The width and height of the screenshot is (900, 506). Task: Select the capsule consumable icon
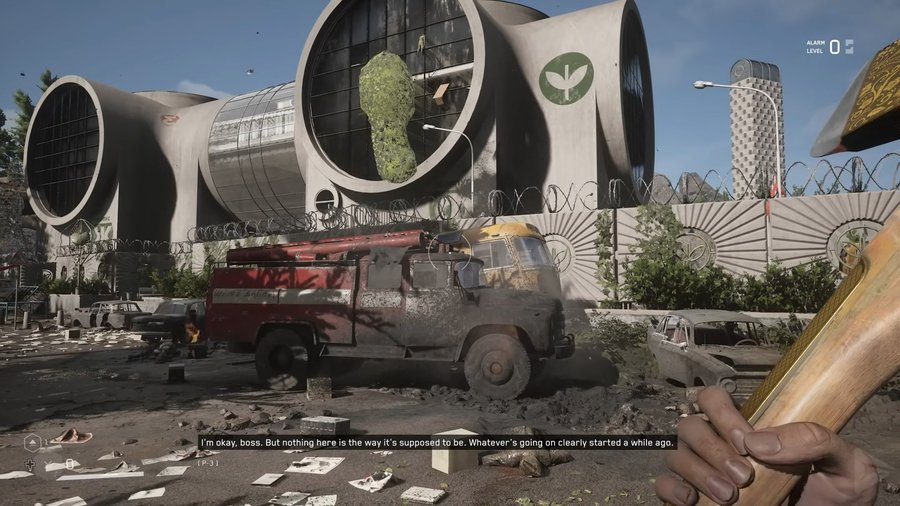click(70, 463)
